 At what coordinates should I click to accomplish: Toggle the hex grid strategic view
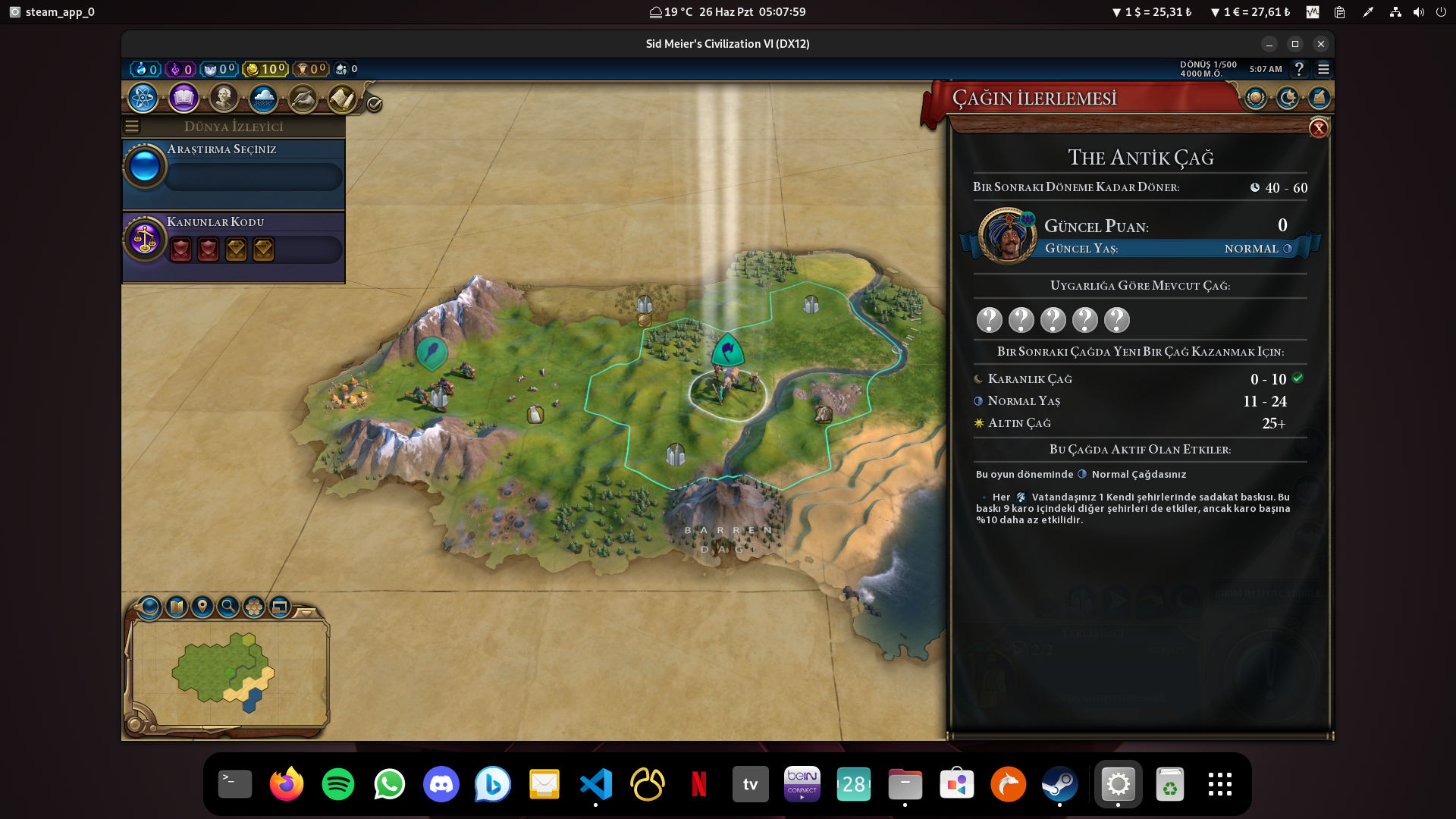coord(253,607)
